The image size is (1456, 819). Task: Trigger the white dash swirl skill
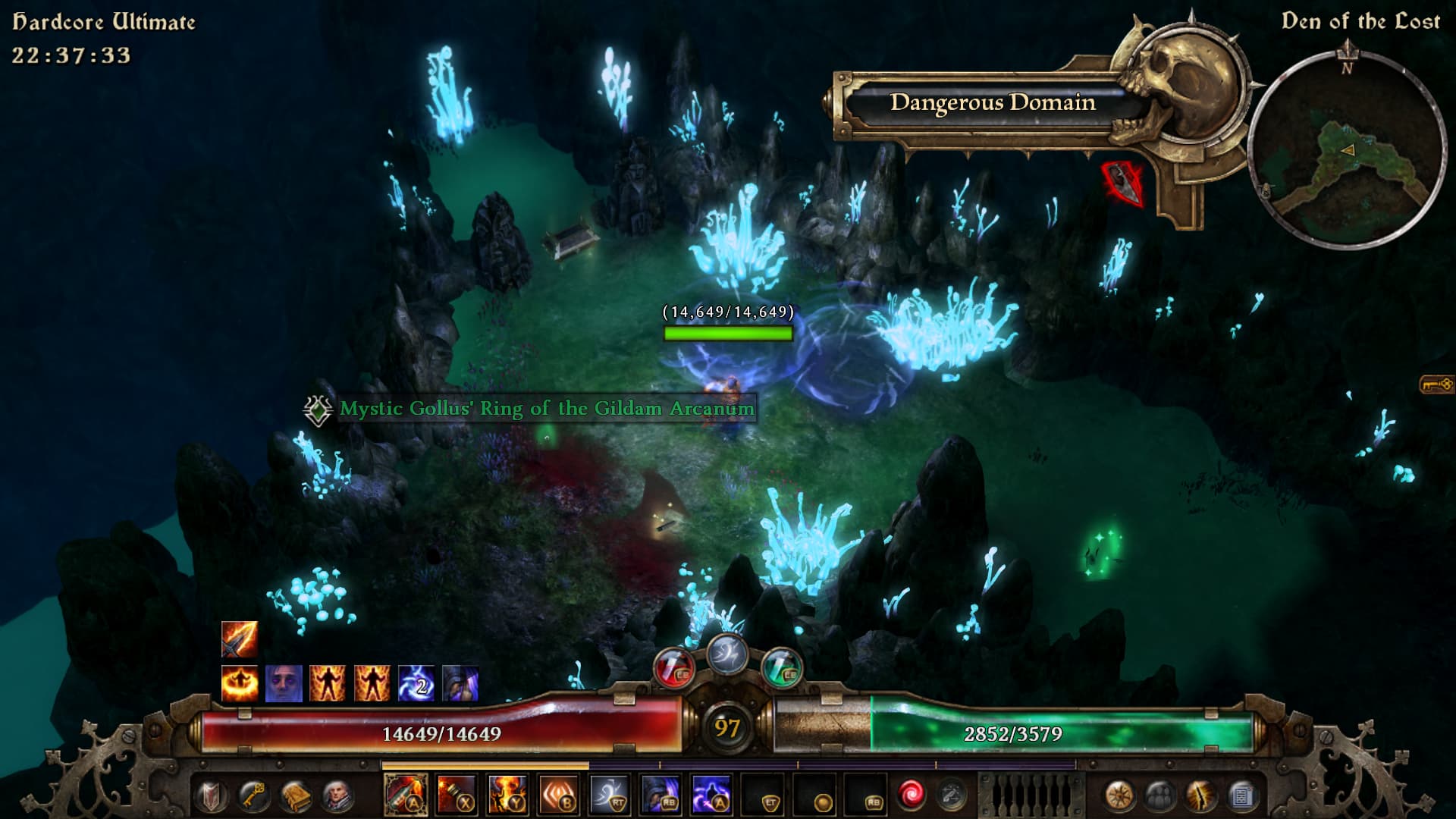(610, 795)
